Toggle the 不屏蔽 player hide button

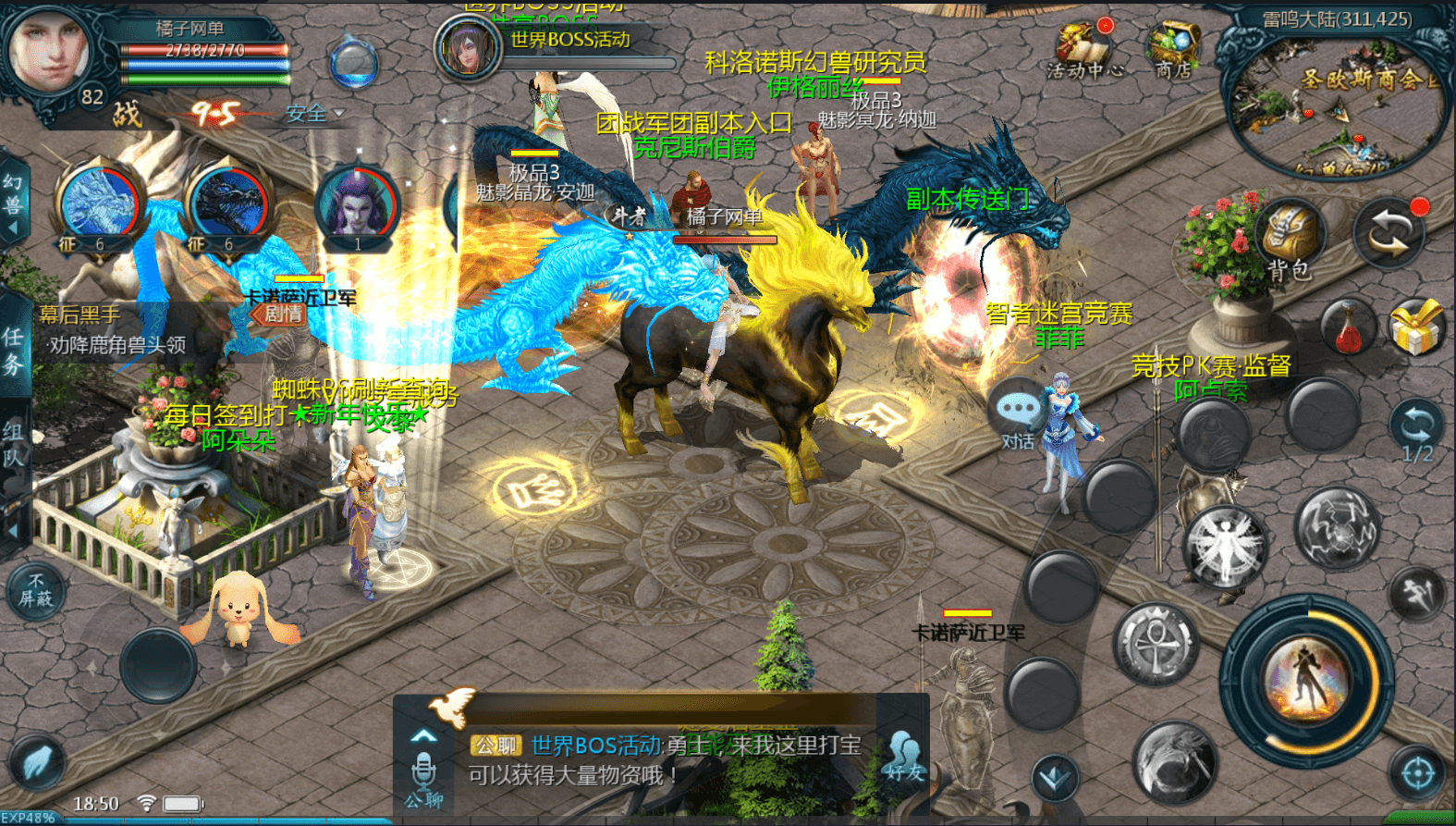[x=36, y=591]
